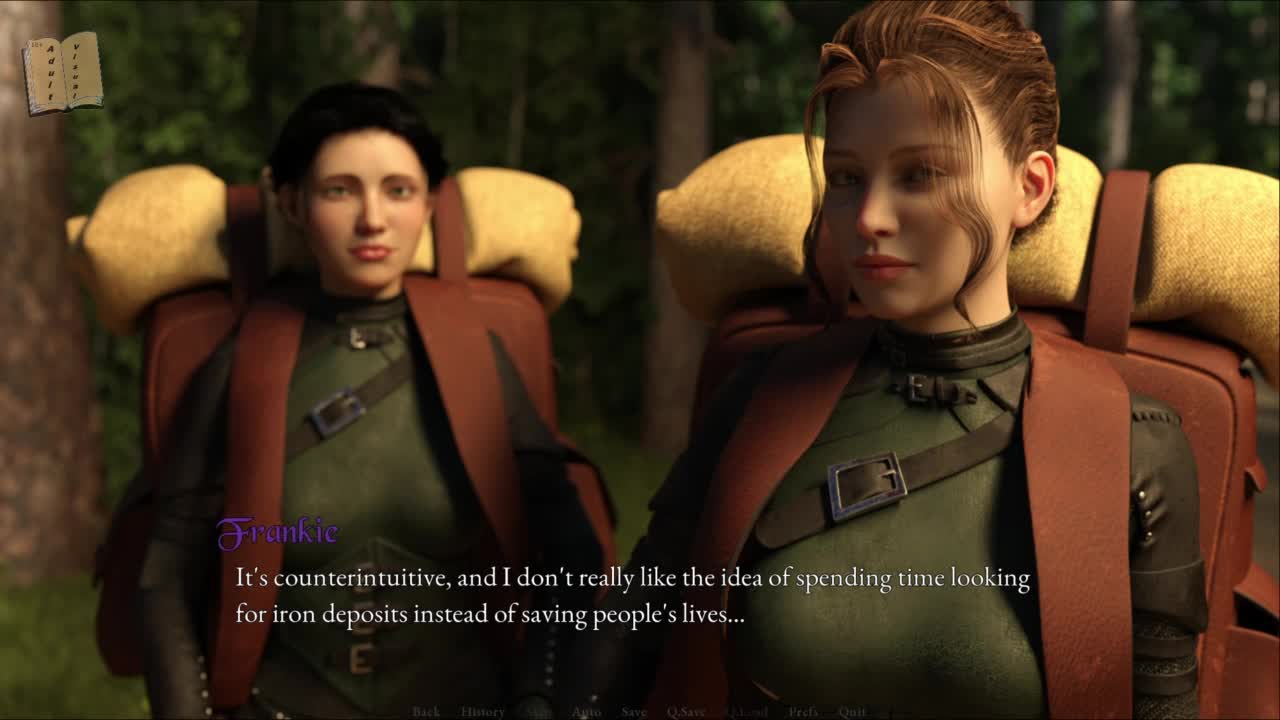Quick load with Q.Load

(747, 712)
